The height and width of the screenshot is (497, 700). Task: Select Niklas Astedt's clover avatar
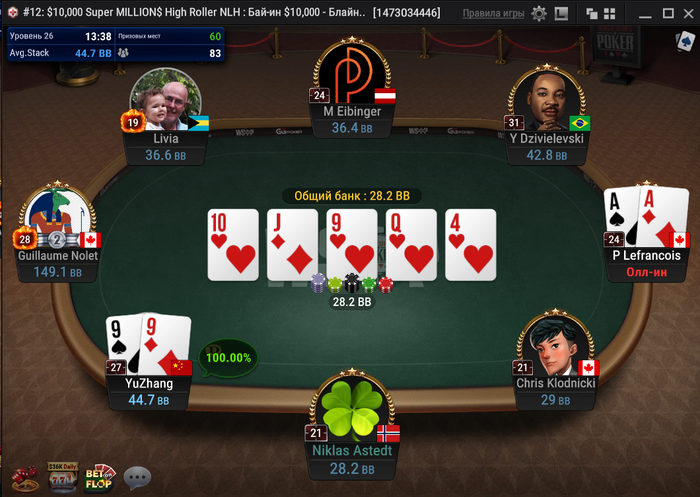(x=351, y=408)
